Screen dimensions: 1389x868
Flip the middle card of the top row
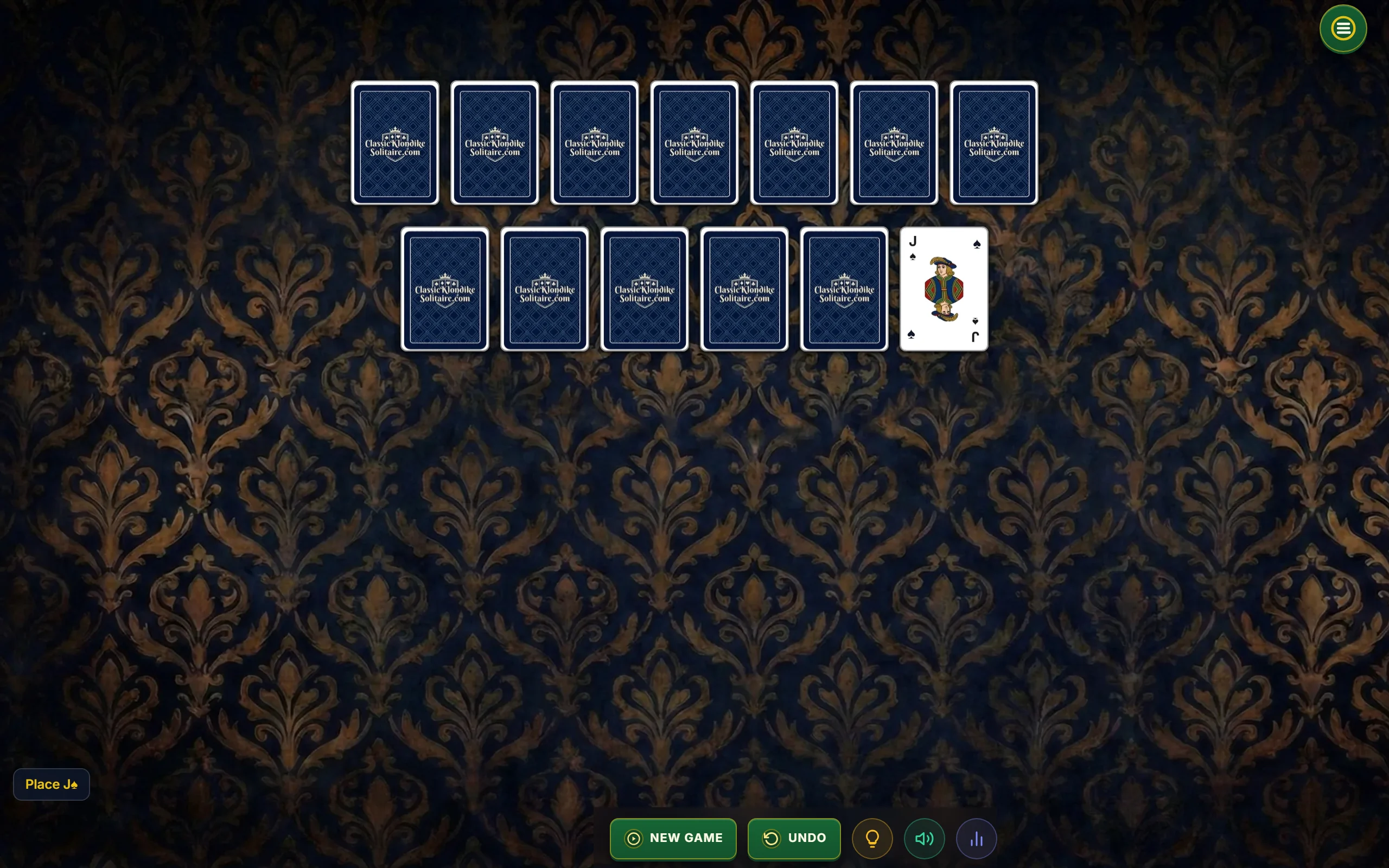[x=694, y=144]
